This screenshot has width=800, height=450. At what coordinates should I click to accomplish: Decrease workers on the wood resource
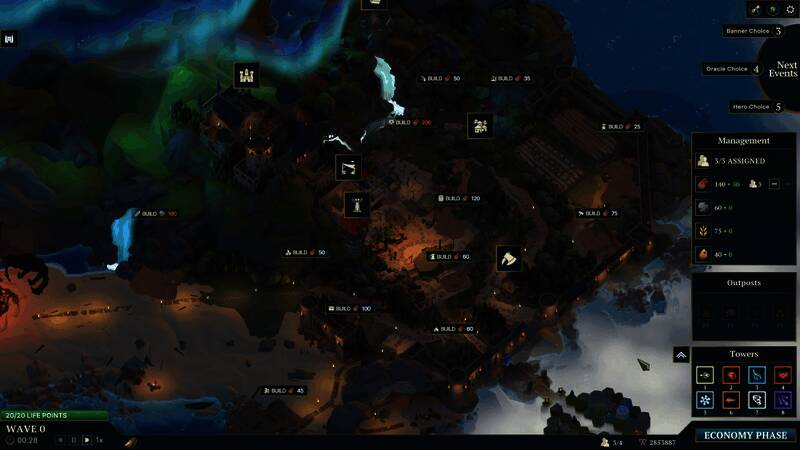tap(774, 184)
